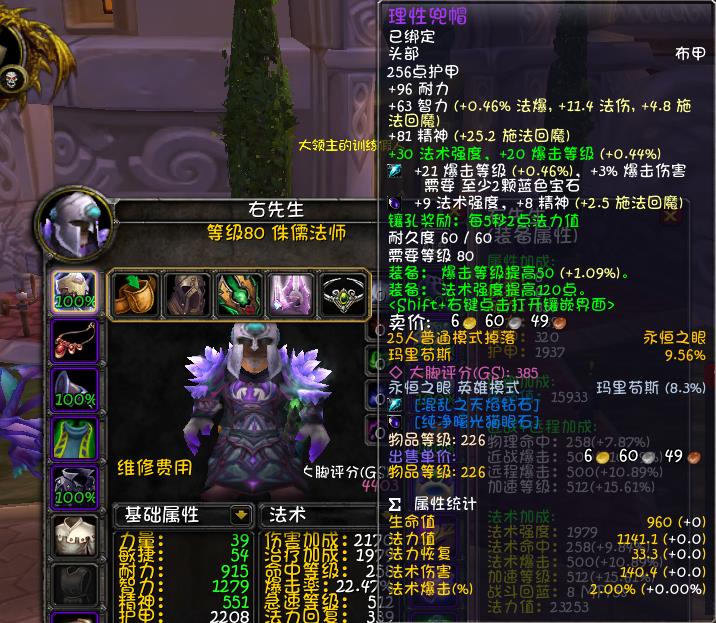Pick the dark hood flyout item
Image resolution: width=716 pixels, height=623 pixels.
tap(187, 294)
